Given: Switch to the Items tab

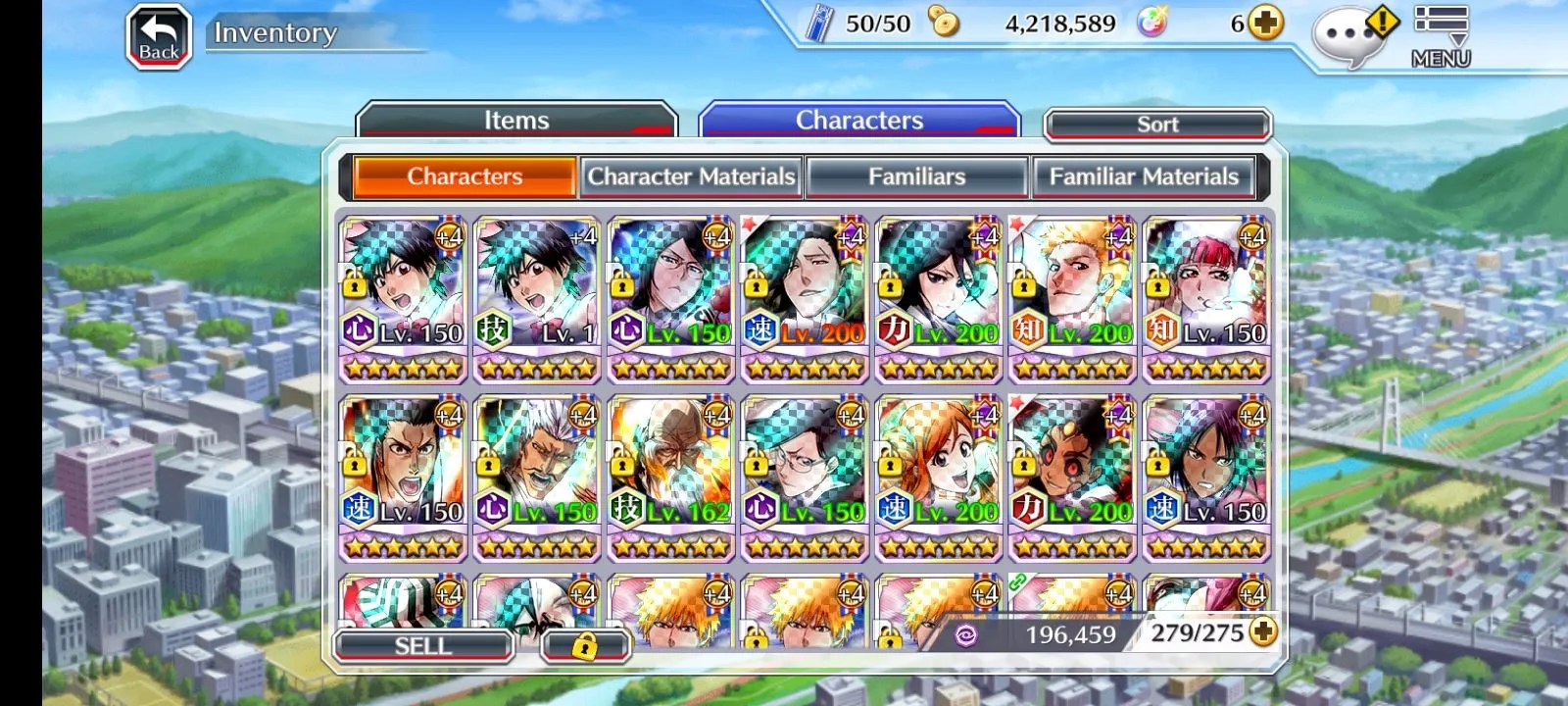Looking at the screenshot, I should pyautogui.click(x=516, y=121).
